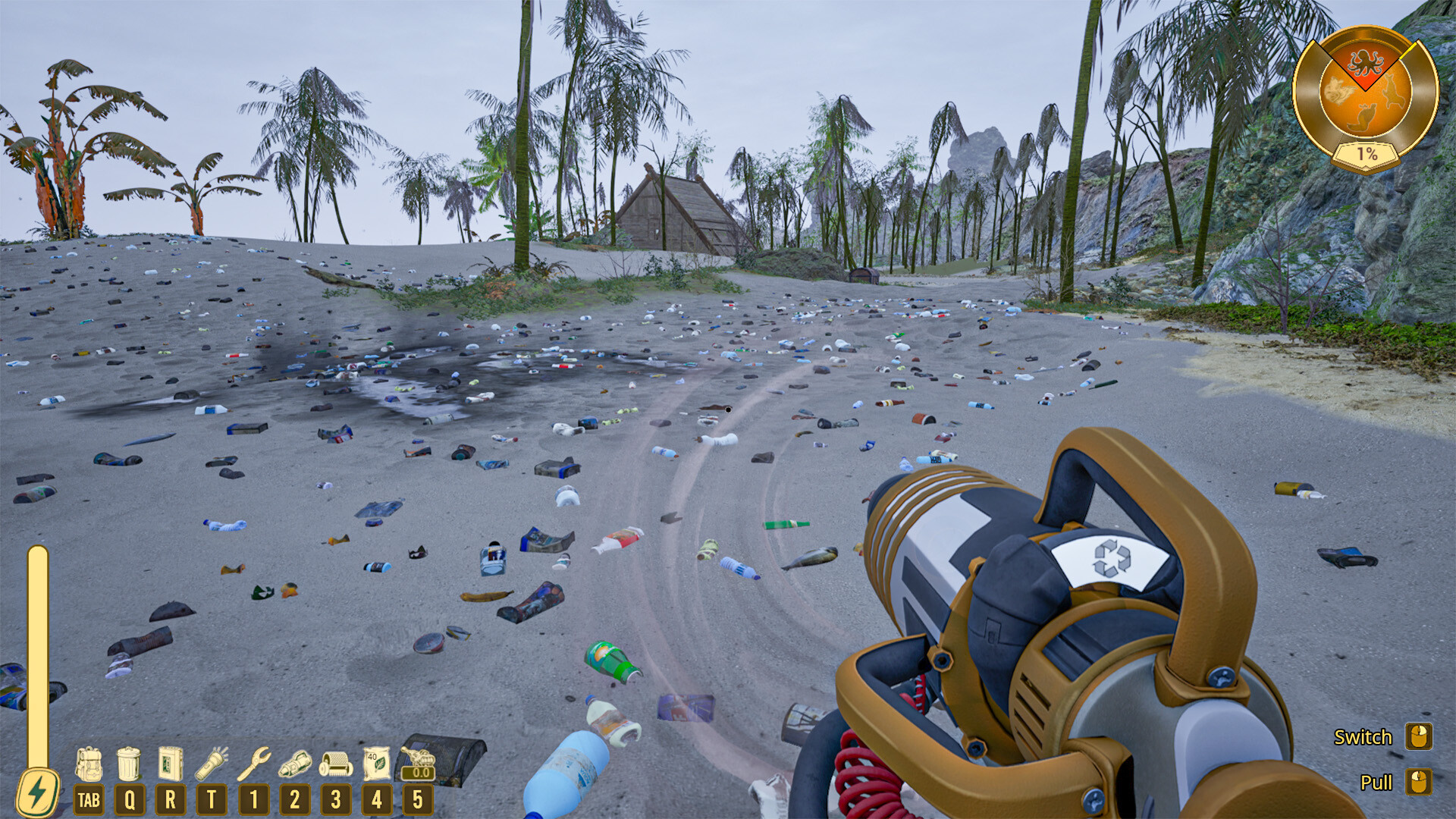This screenshot has width=1456, height=819.
Task: Select the Q hotkey label
Action: pyautogui.click(x=130, y=799)
